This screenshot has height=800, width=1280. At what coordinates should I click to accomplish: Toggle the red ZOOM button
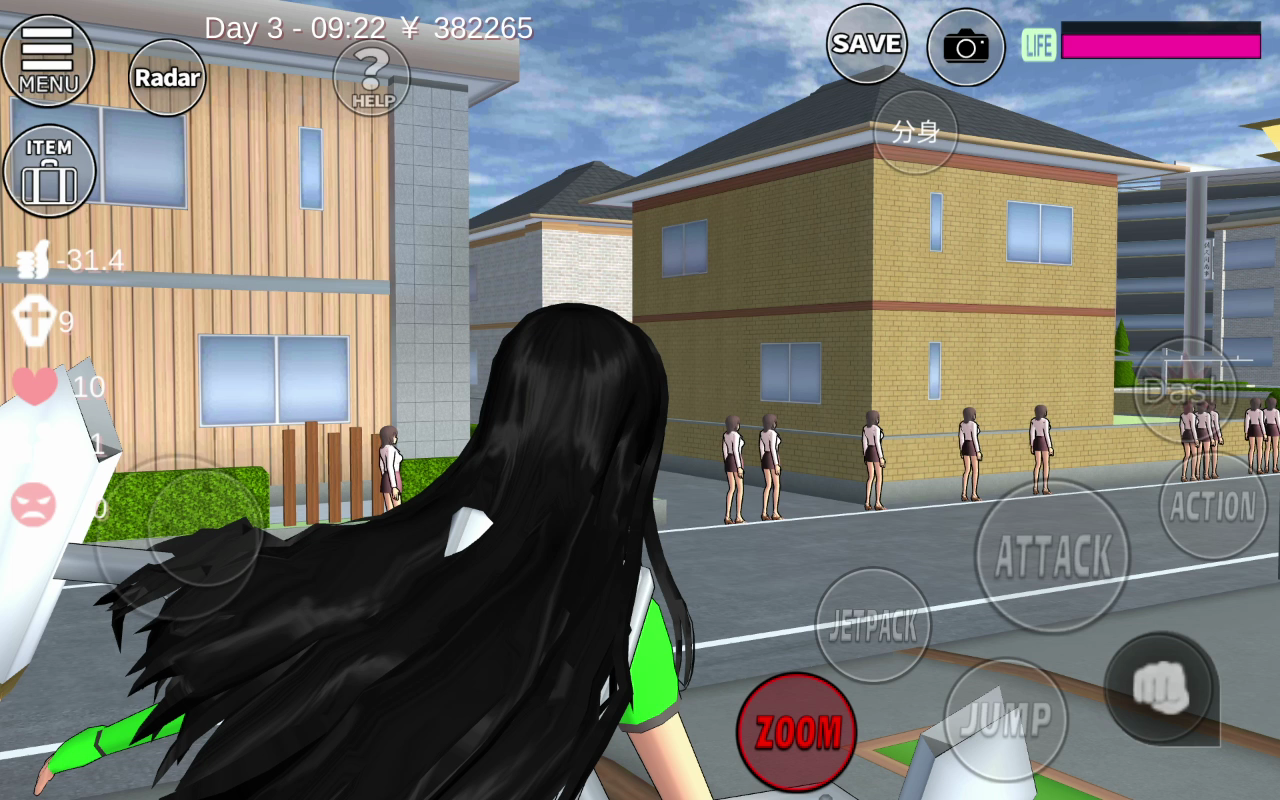pyautogui.click(x=797, y=732)
